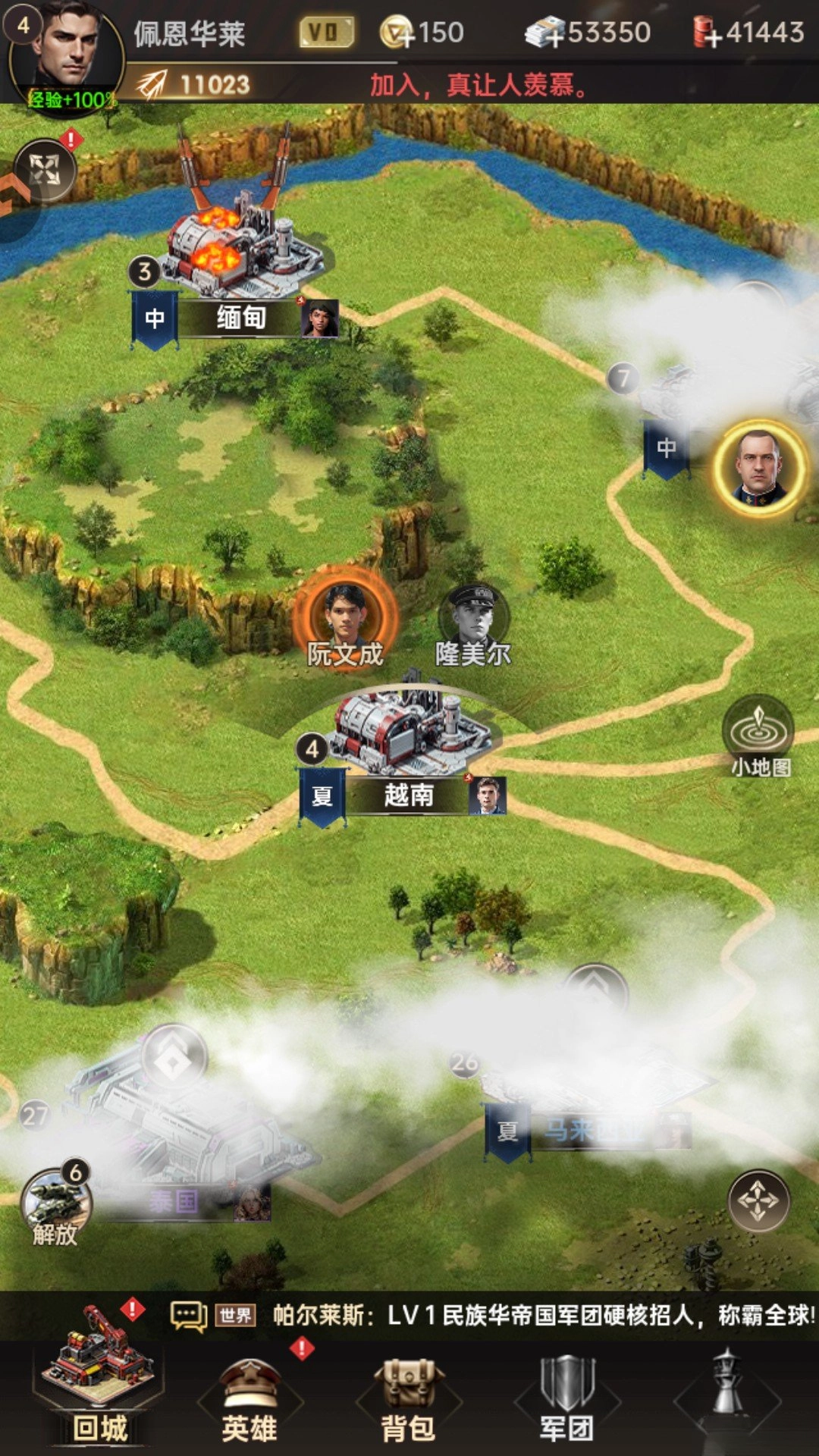
Task: Choose hero 阮文成 portrait
Action: 345,614
